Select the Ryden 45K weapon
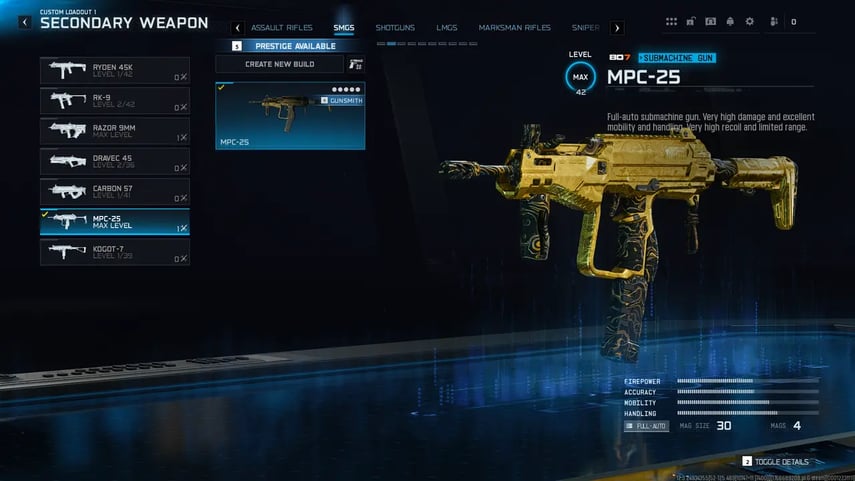 point(114,70)
